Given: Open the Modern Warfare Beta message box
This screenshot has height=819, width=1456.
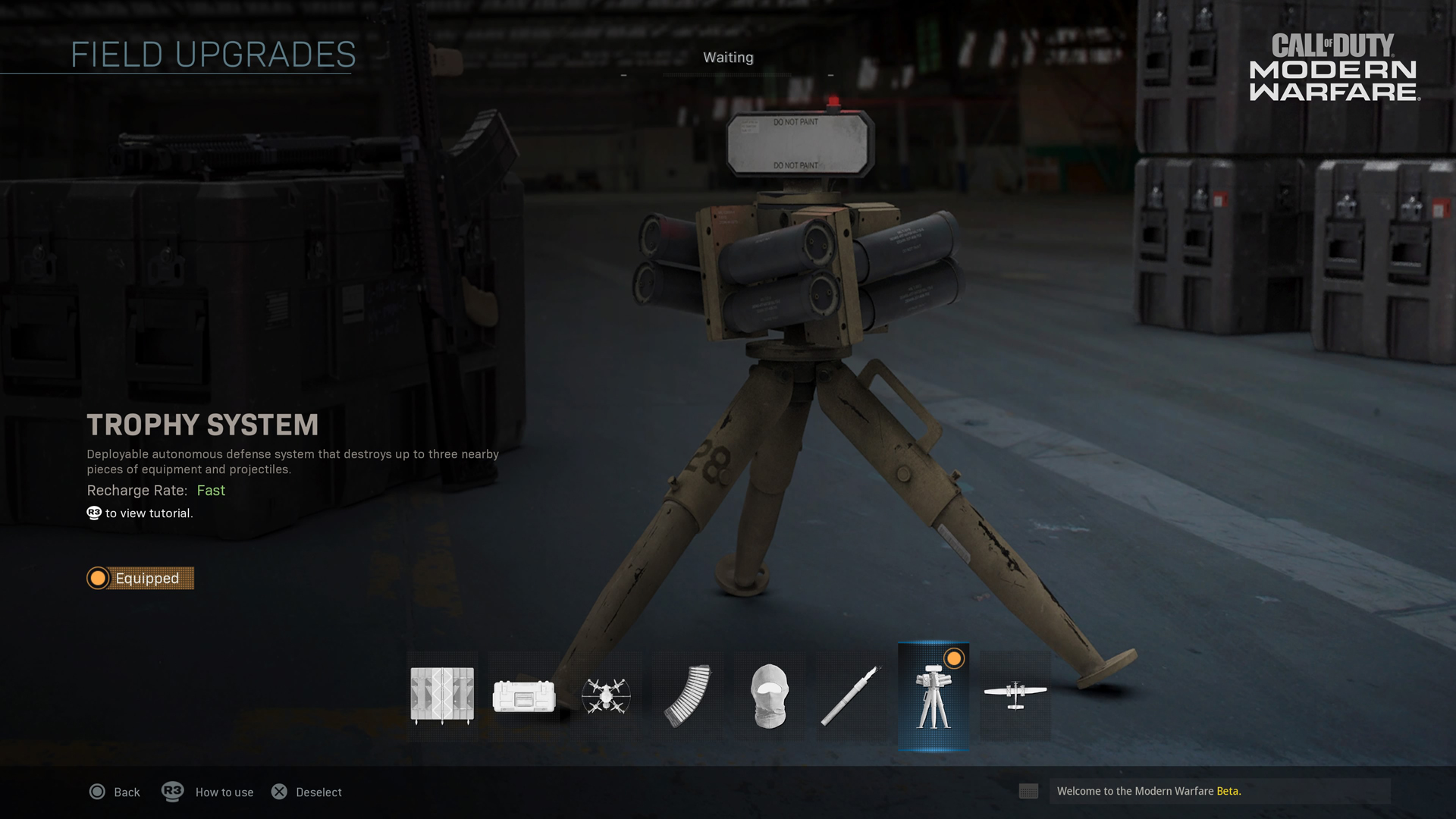Looking at the screenshot, I should (x=1218, y=791).
